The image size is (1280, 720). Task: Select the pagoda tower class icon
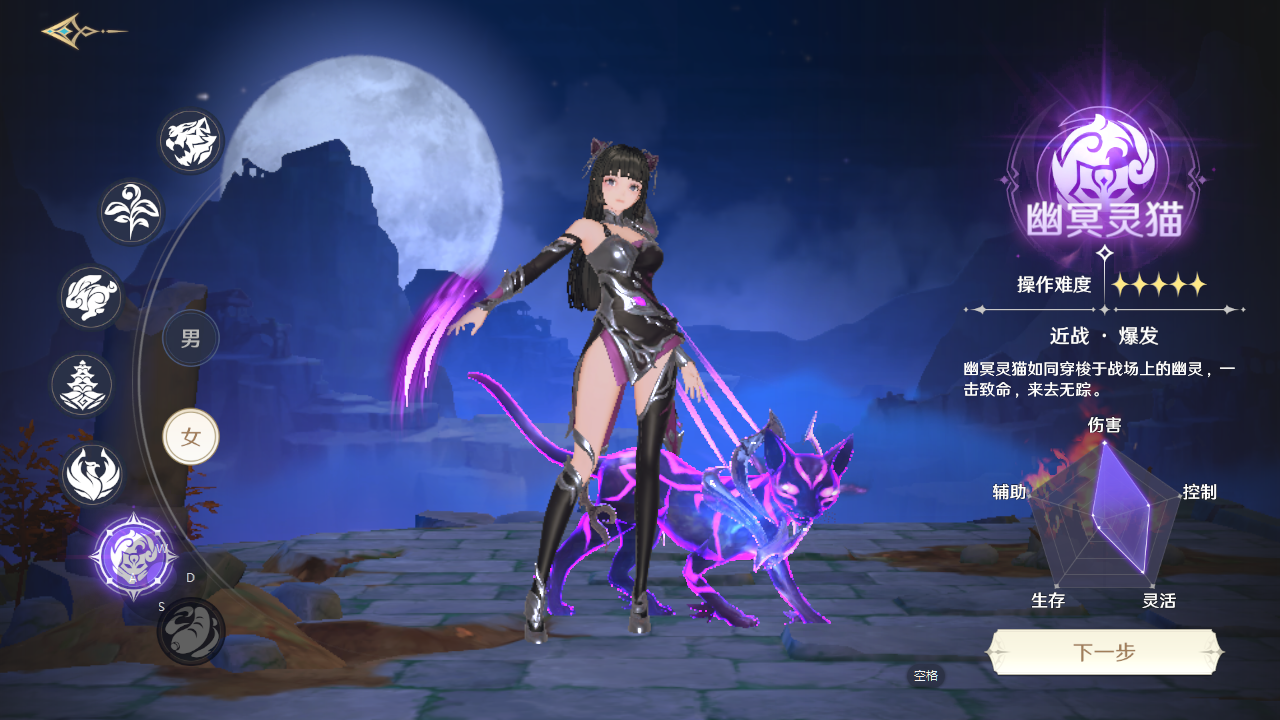click(82, 385)
